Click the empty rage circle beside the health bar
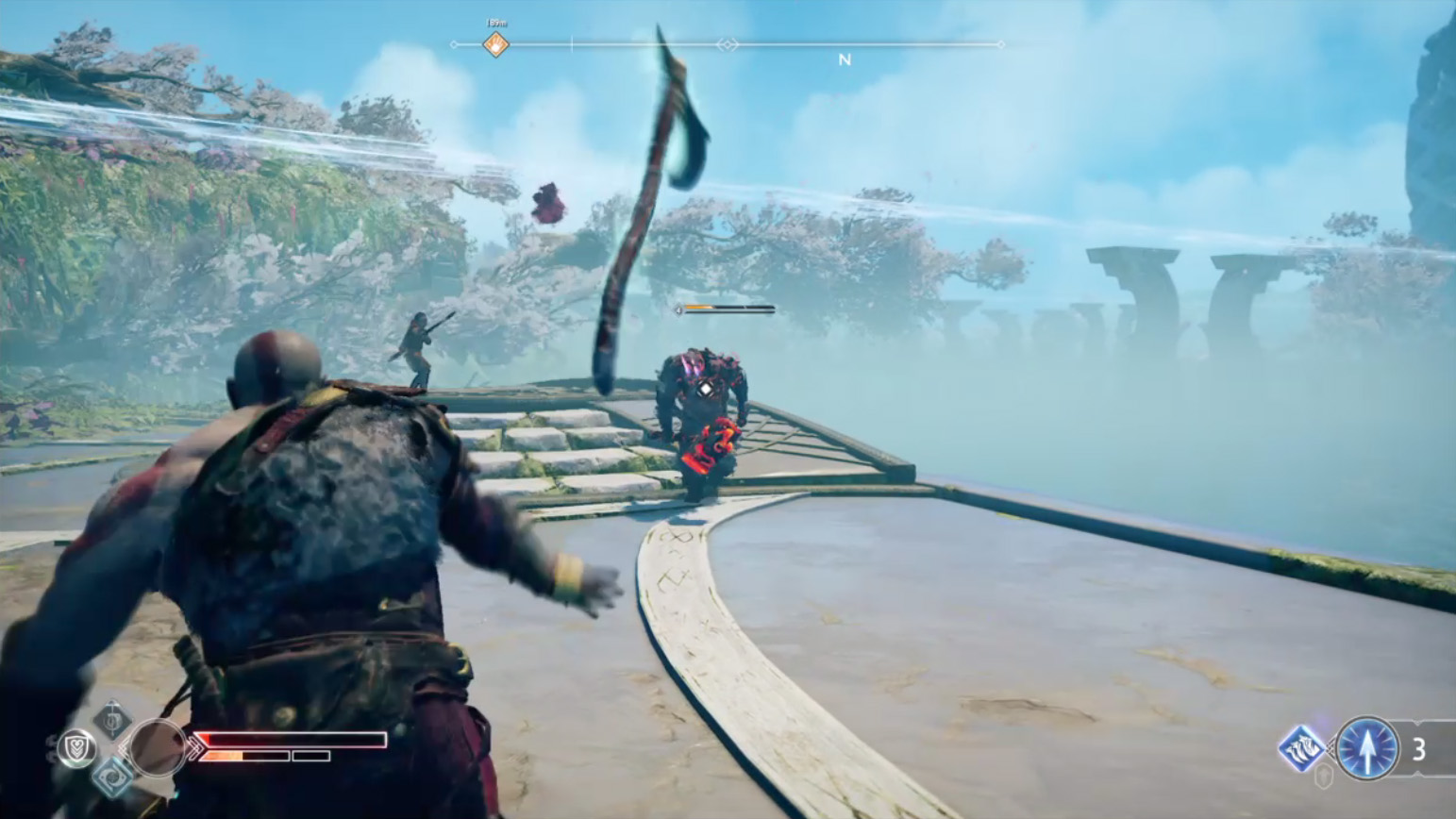1456x819 pixels. pos(157,748)
